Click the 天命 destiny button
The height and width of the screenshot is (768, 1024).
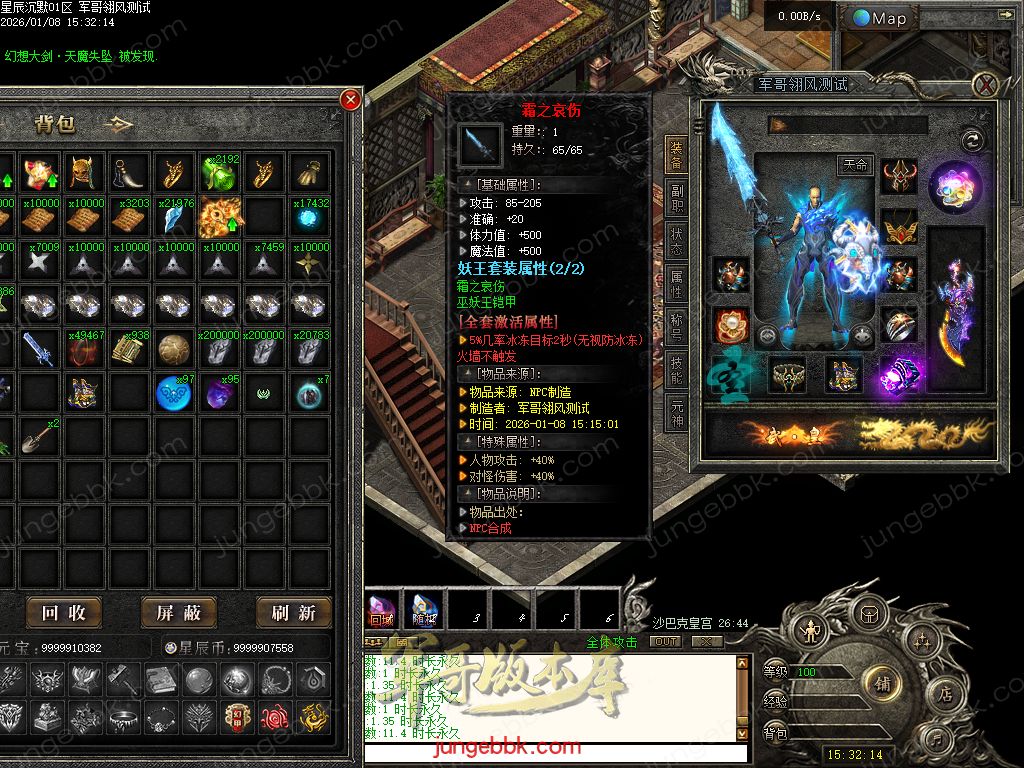coord(853,164)
